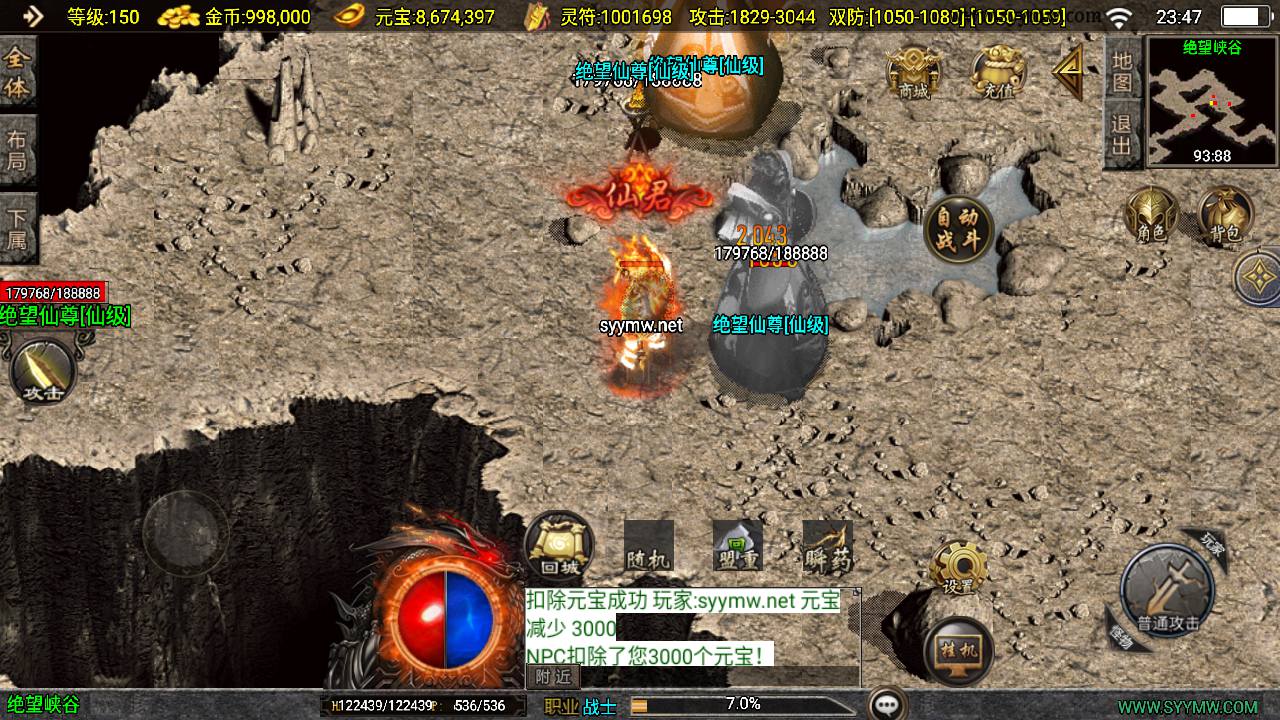Open the 角色 character sheet

pyautogui.click(x=1151, y=216)
